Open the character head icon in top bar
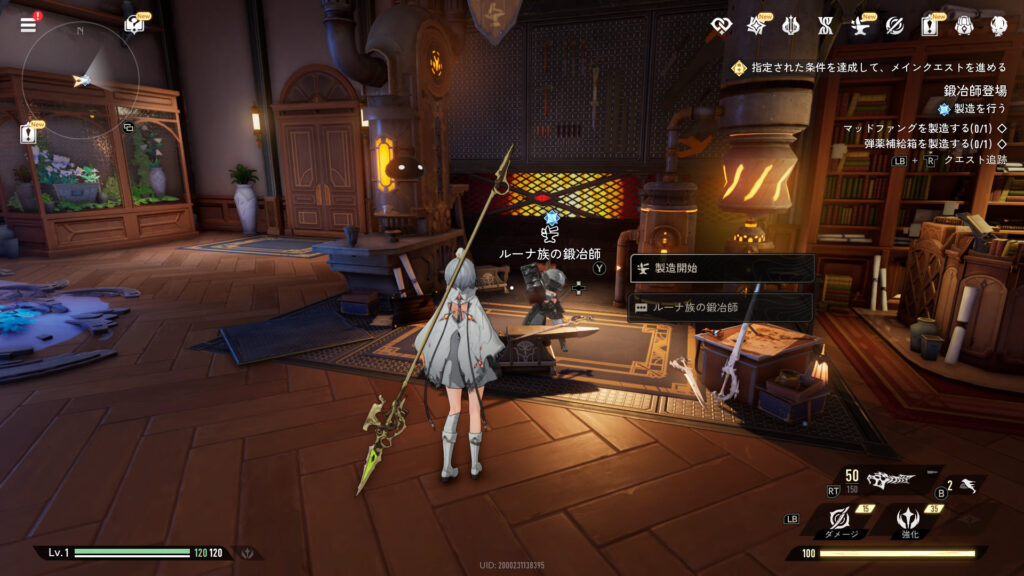This screenshot has width=1024, height=576. click(997, 25)
